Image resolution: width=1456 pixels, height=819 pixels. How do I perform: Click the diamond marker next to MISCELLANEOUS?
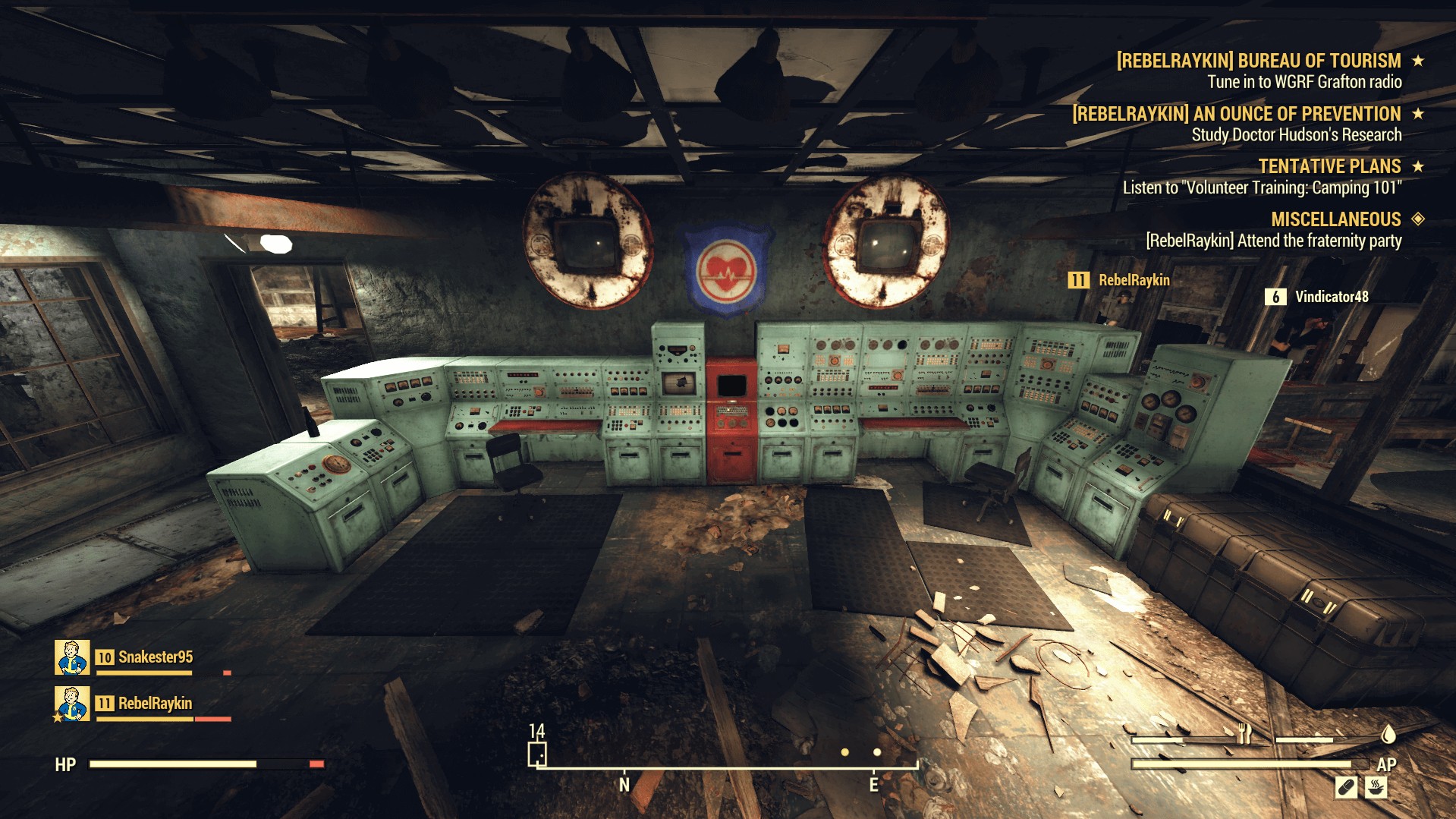[1420, 219]
